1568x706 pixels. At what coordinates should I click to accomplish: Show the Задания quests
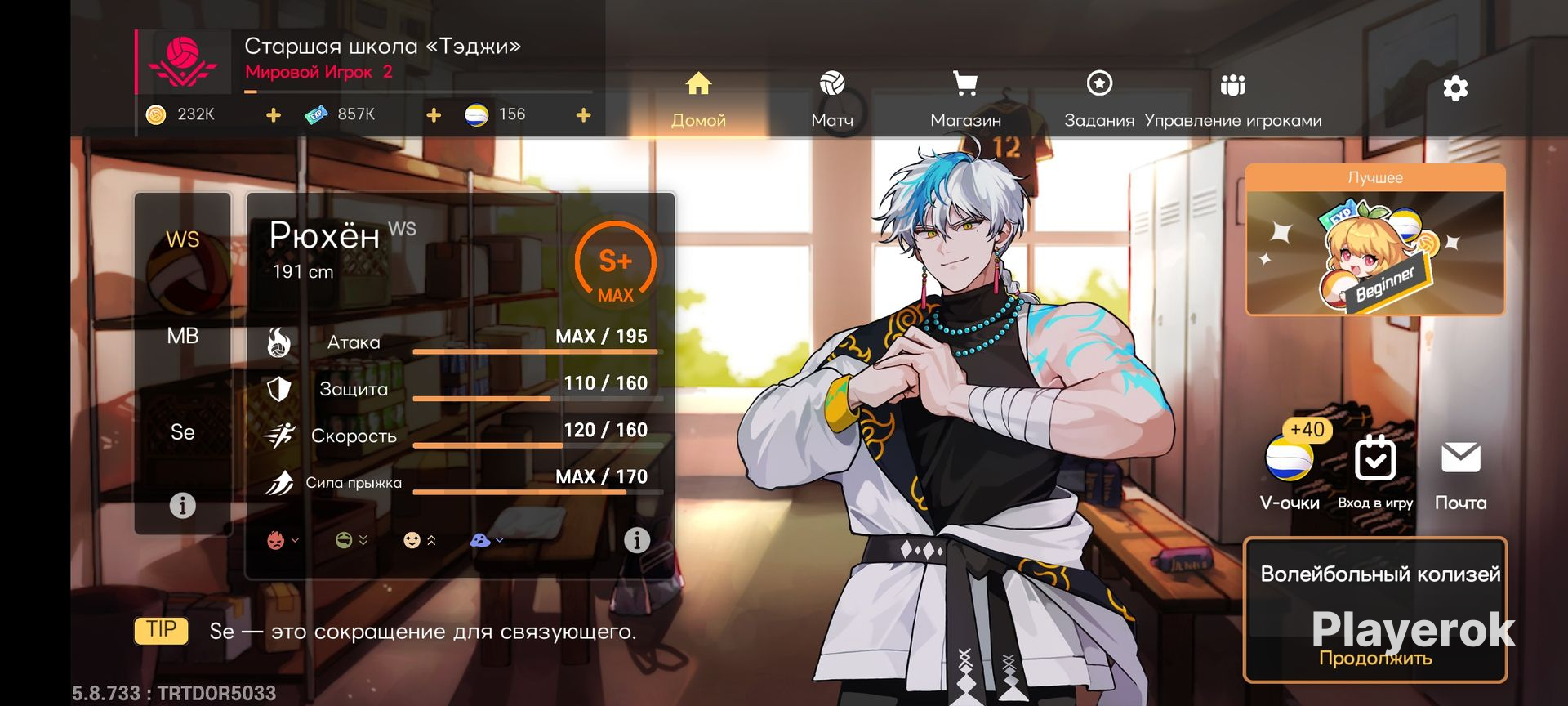coord(1099,100)
